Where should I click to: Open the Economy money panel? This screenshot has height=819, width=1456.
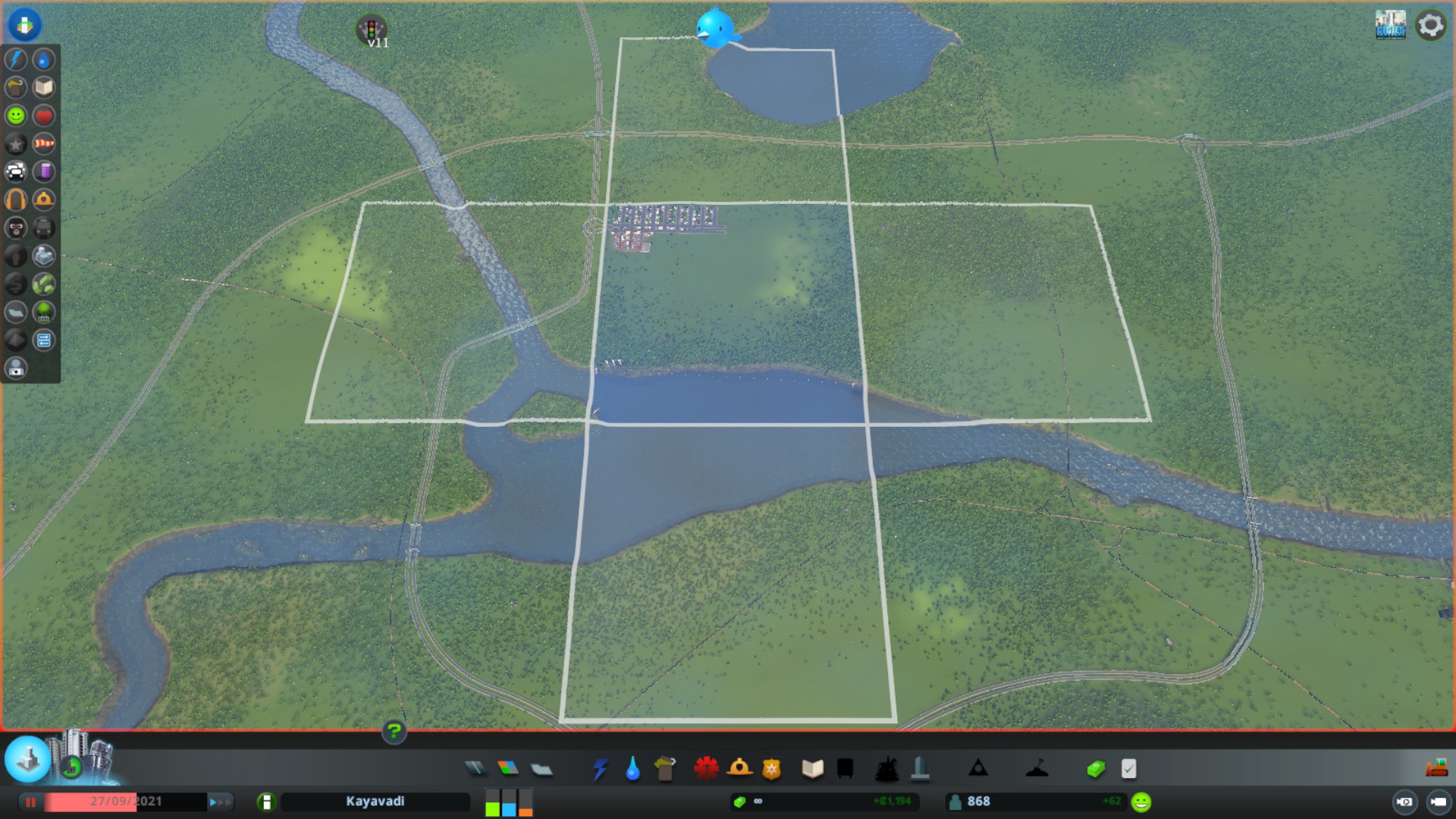click(1096, 769)
